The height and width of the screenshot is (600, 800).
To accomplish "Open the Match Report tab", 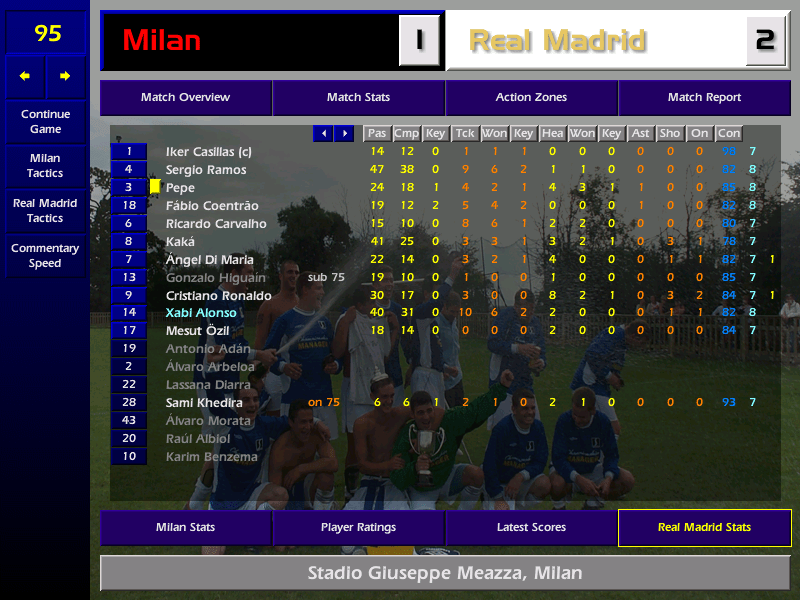I will coord(704,98).
